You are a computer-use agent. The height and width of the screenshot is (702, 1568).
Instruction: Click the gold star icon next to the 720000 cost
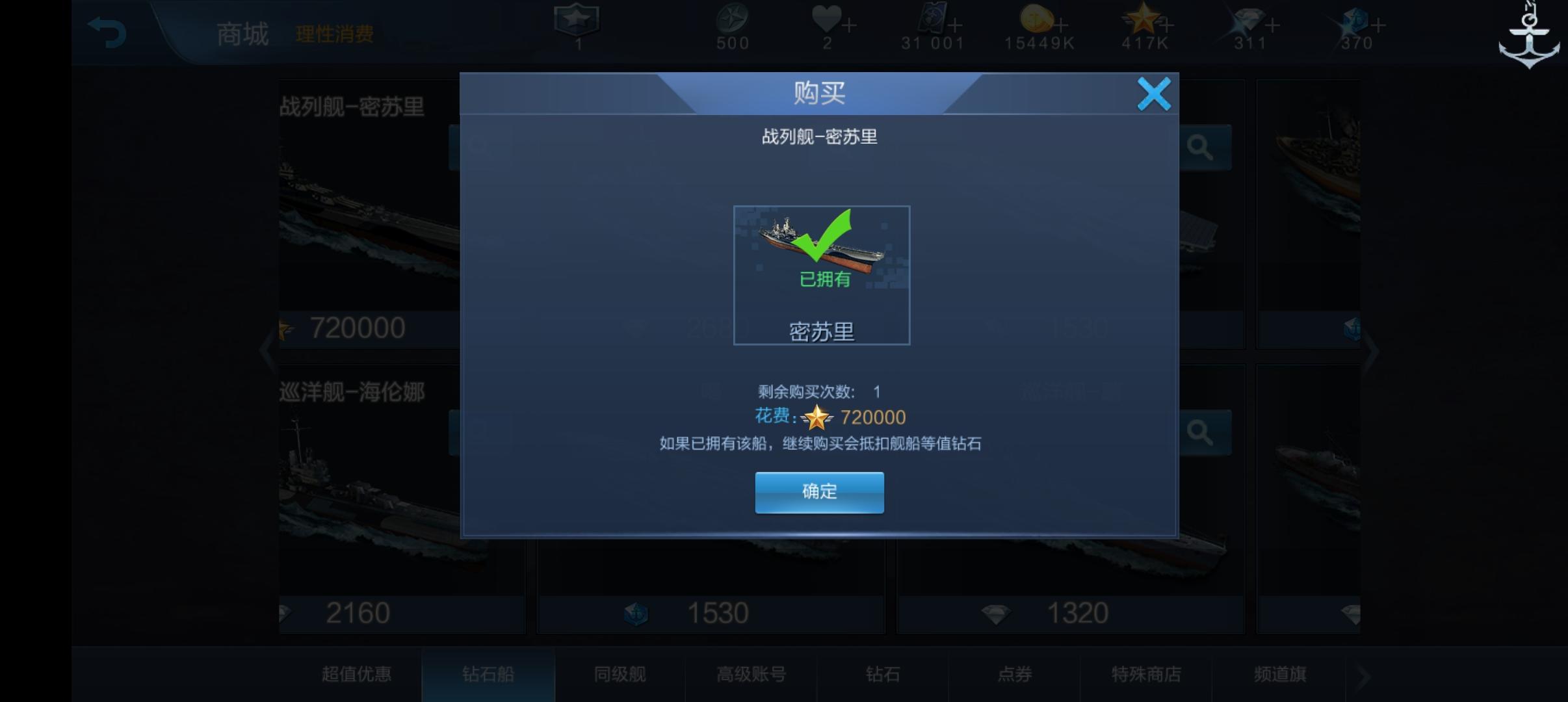point(818,417)
